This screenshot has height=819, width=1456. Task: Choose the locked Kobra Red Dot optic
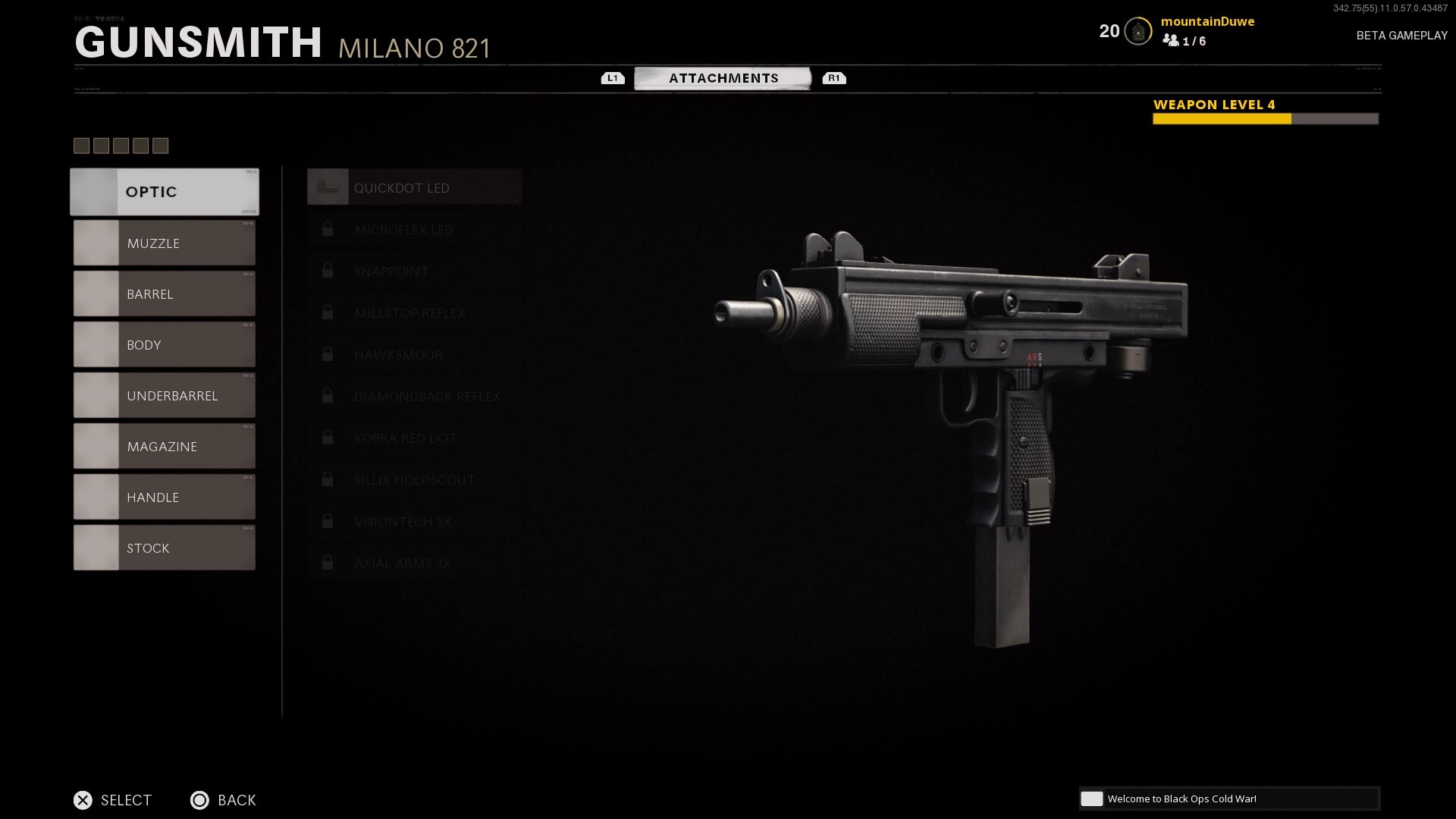[414, 438]
